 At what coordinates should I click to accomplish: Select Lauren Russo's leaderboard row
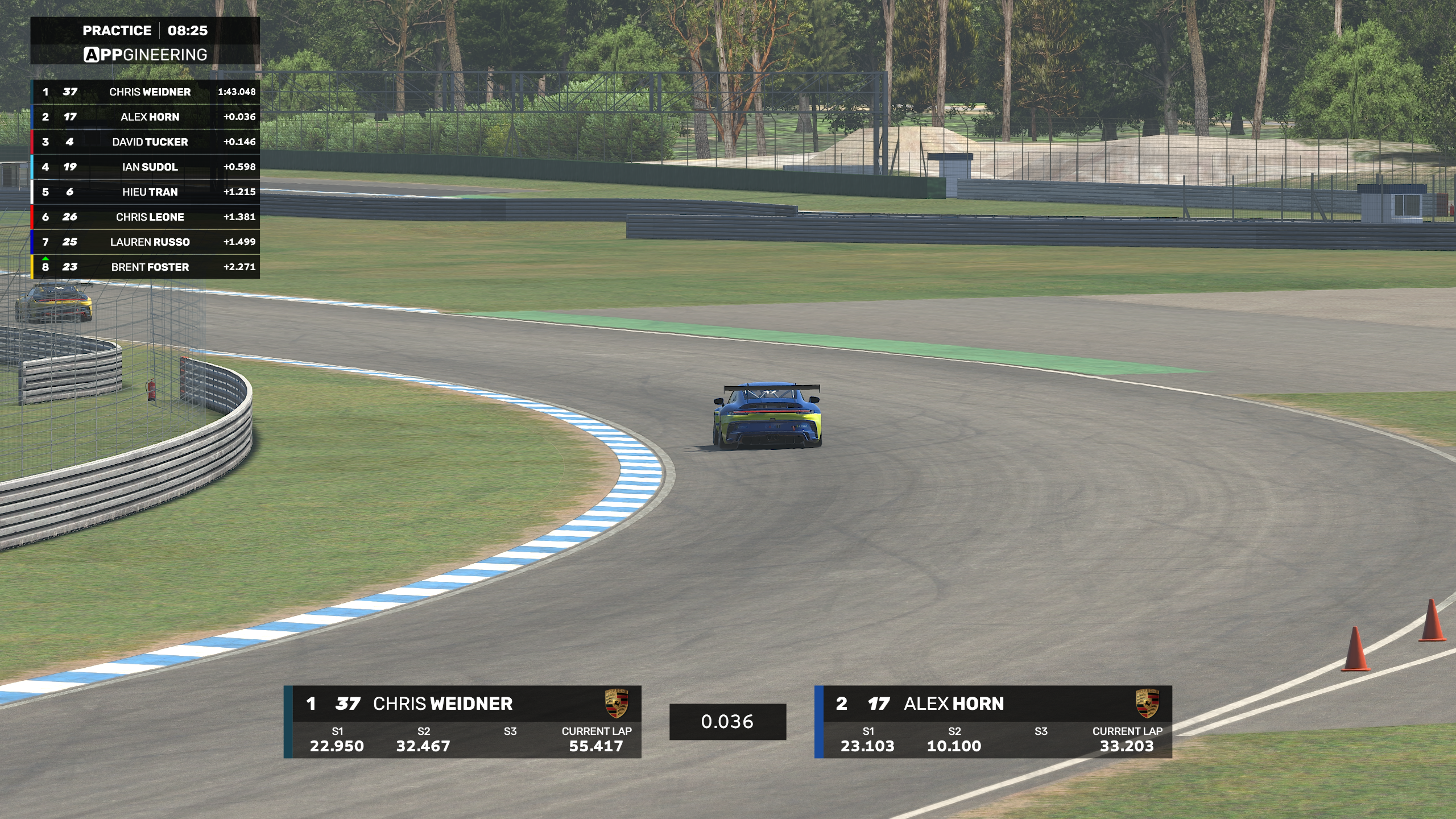pos(150,242)
